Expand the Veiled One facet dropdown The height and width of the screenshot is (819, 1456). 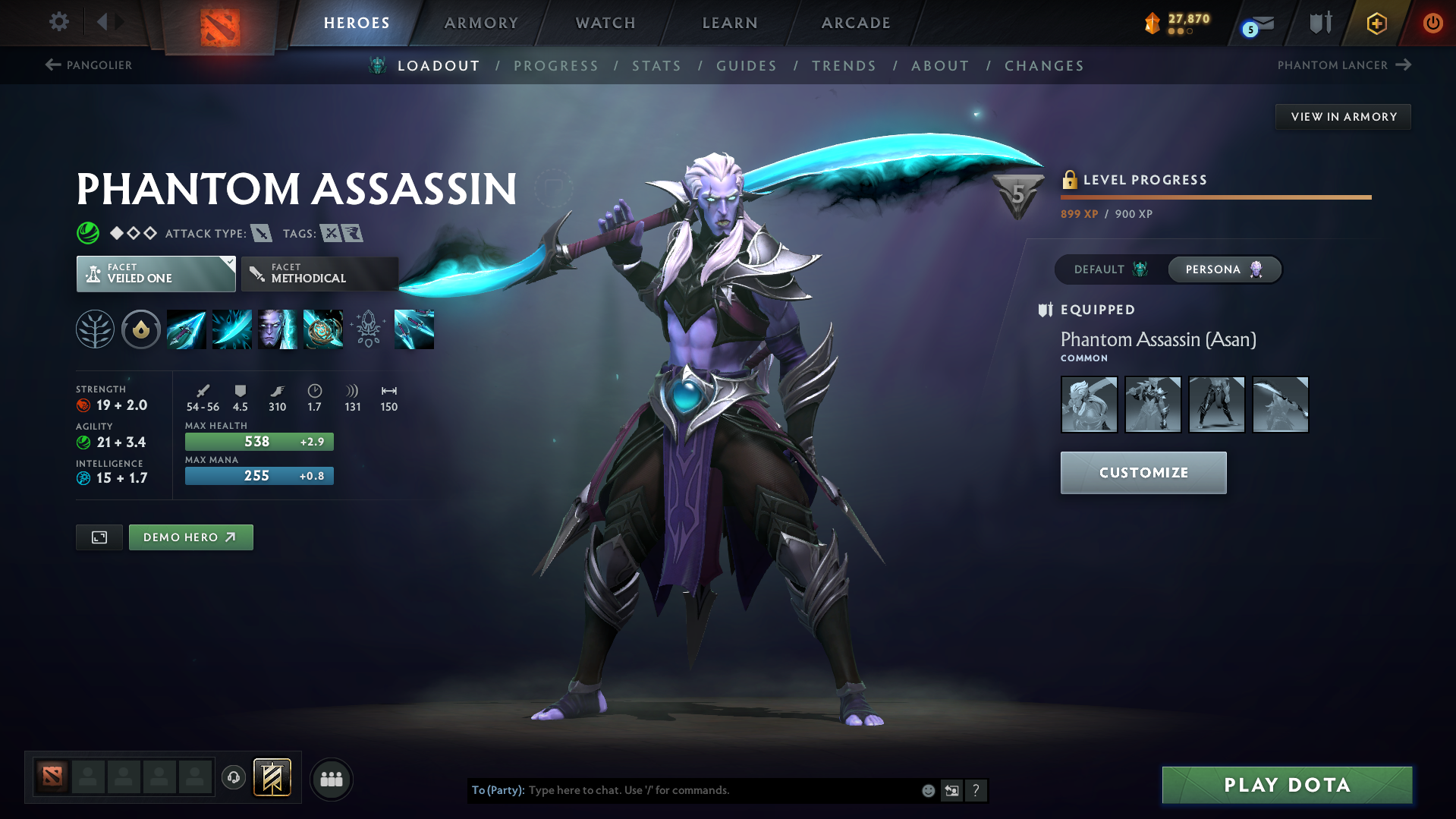(x=156, y=273)
